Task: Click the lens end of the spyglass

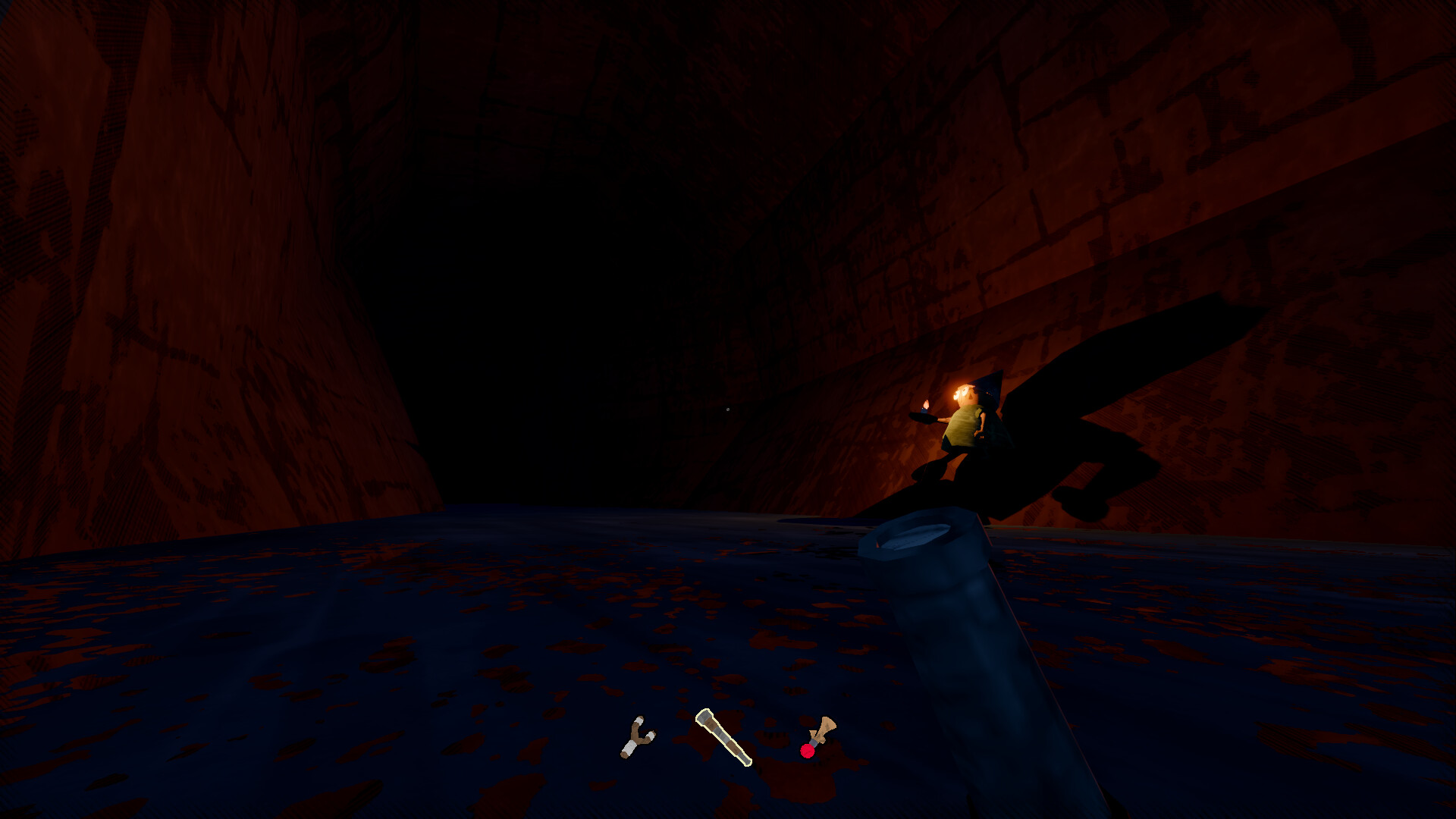Action: (704, 716)
